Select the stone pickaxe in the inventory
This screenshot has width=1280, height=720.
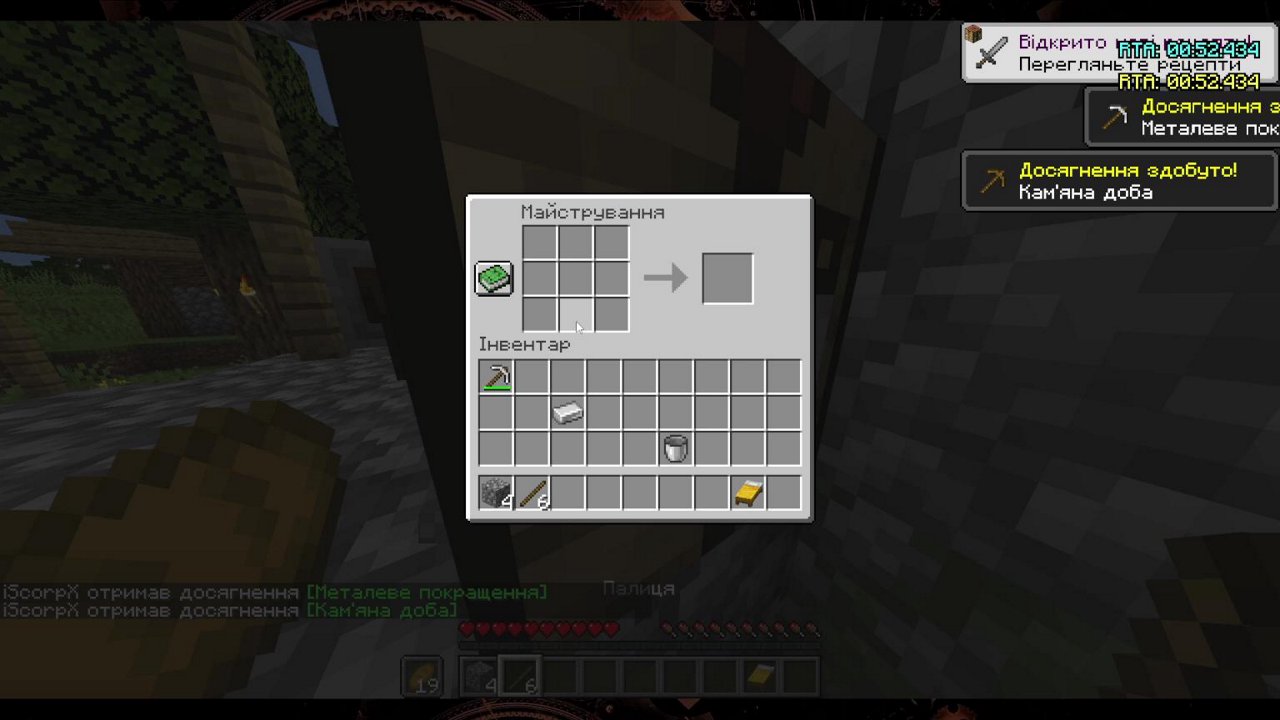[x=495, y=375]
